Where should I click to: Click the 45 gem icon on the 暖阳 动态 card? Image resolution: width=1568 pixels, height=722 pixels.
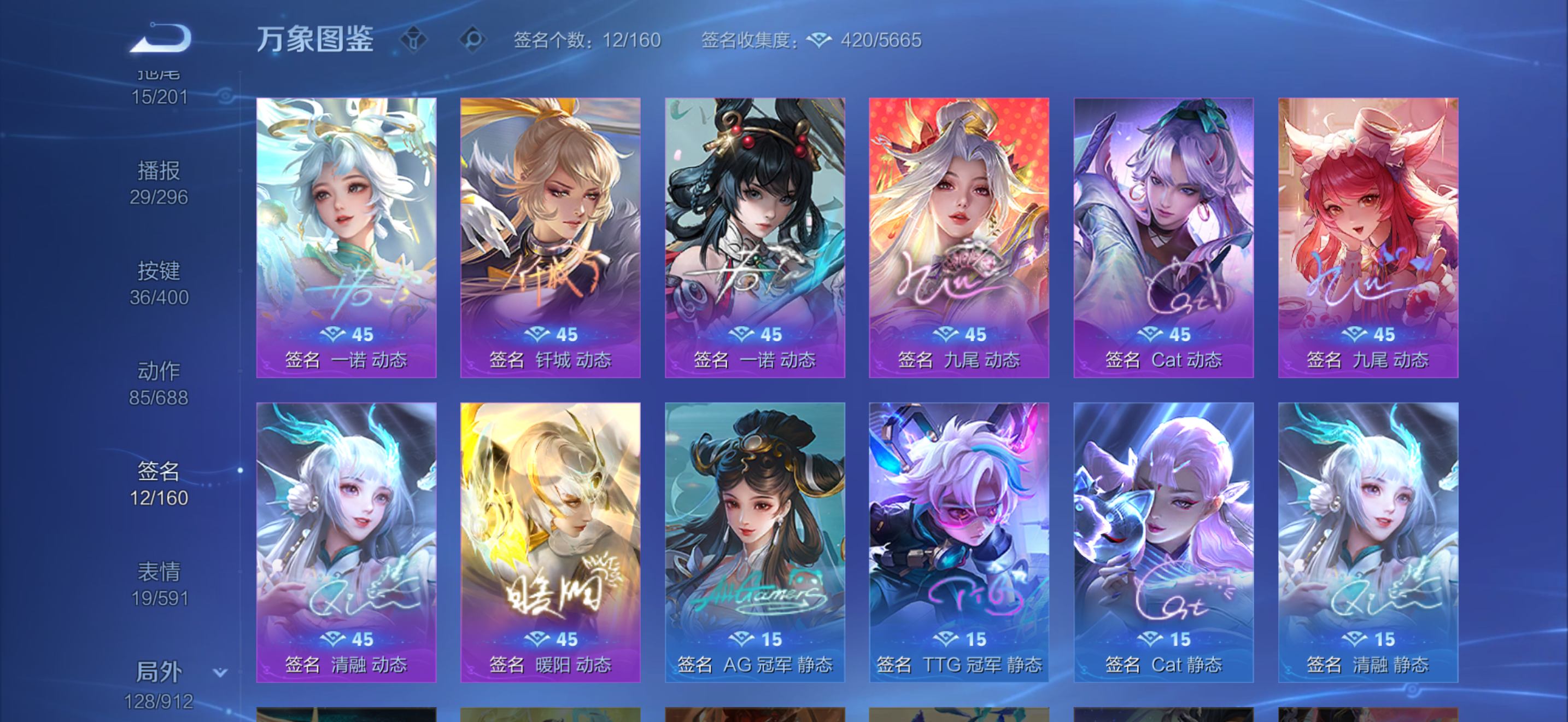(537, 639)
